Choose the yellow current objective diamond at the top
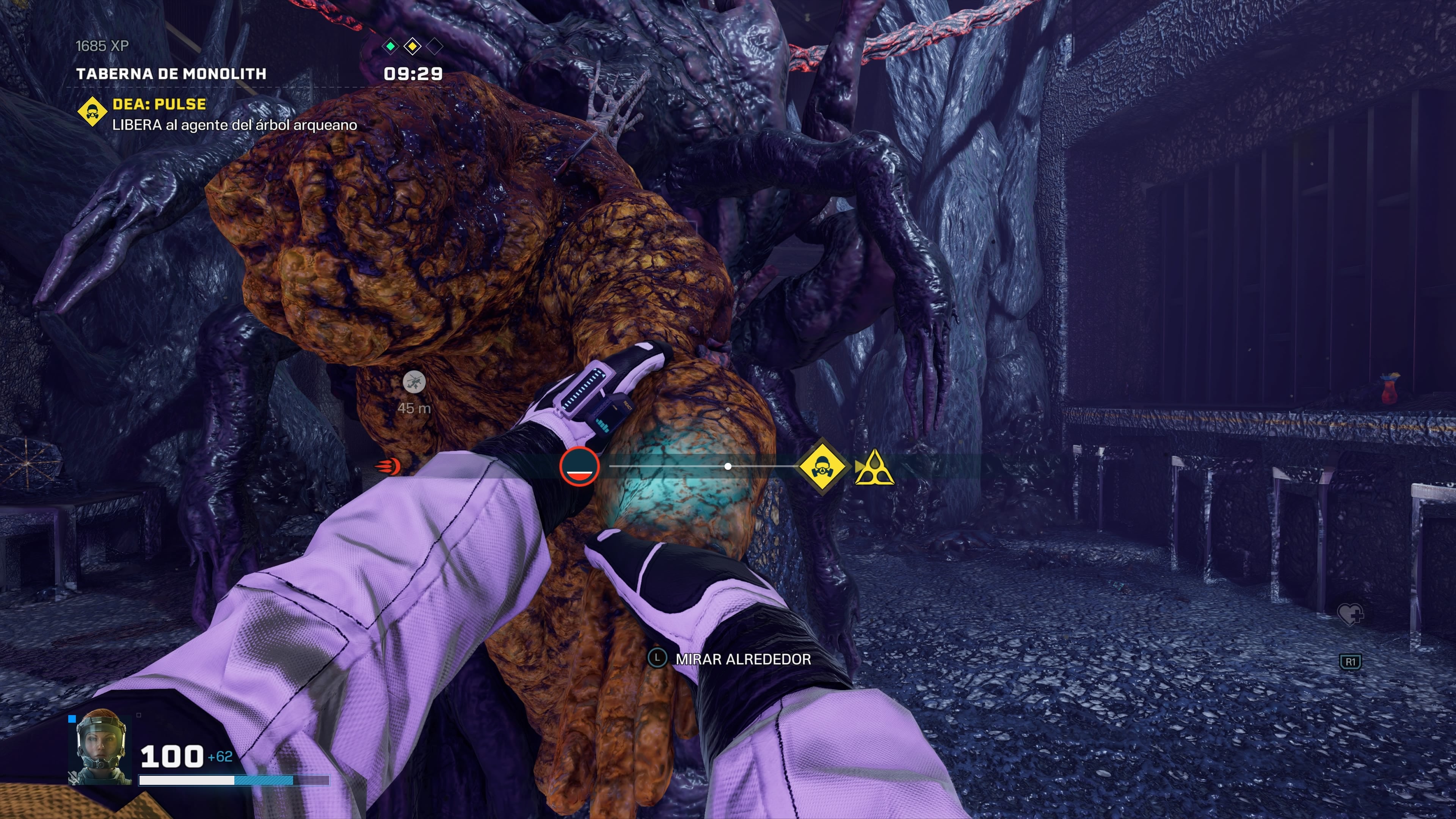Image resolution: width=1456 pixels, height=819 pixels. [413, 46]
